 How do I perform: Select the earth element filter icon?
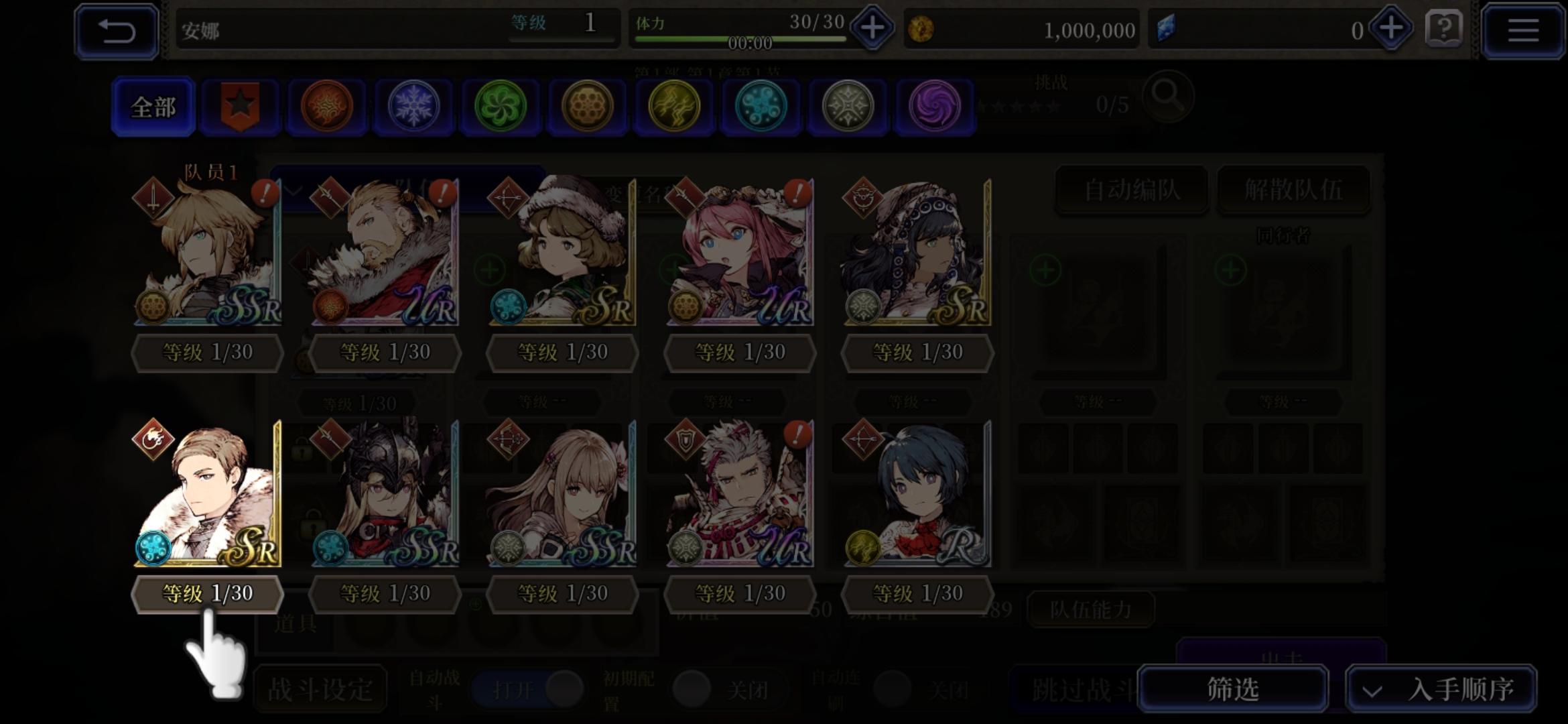click(x=587, y=106)
